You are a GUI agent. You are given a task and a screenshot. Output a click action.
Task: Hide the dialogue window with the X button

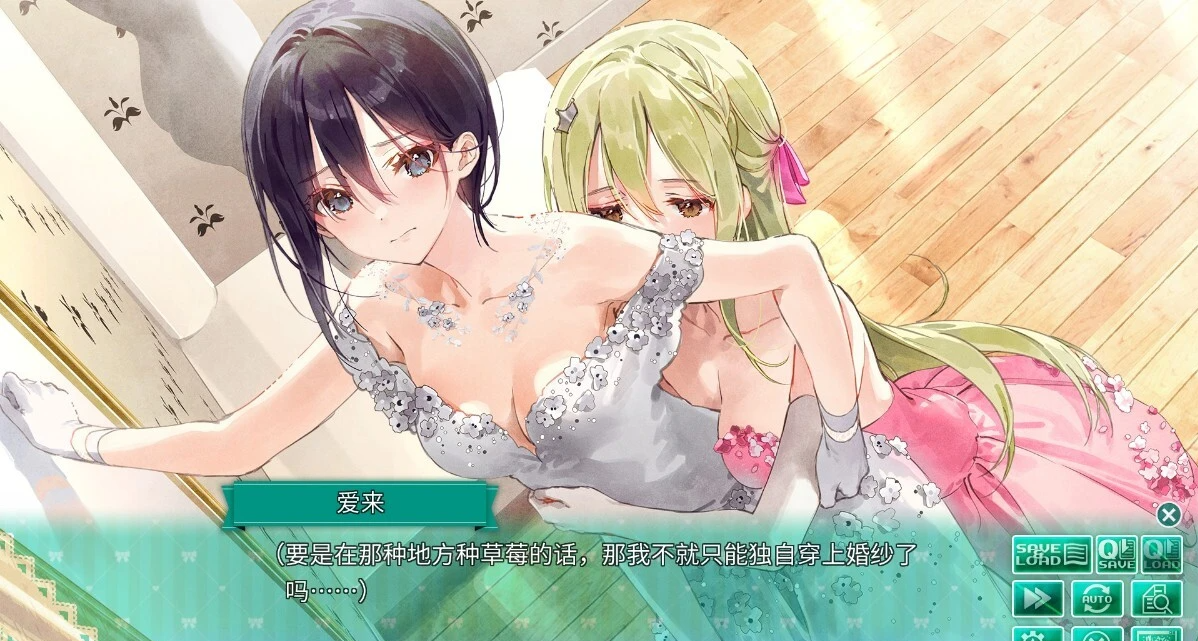(x=1168, y=515)
